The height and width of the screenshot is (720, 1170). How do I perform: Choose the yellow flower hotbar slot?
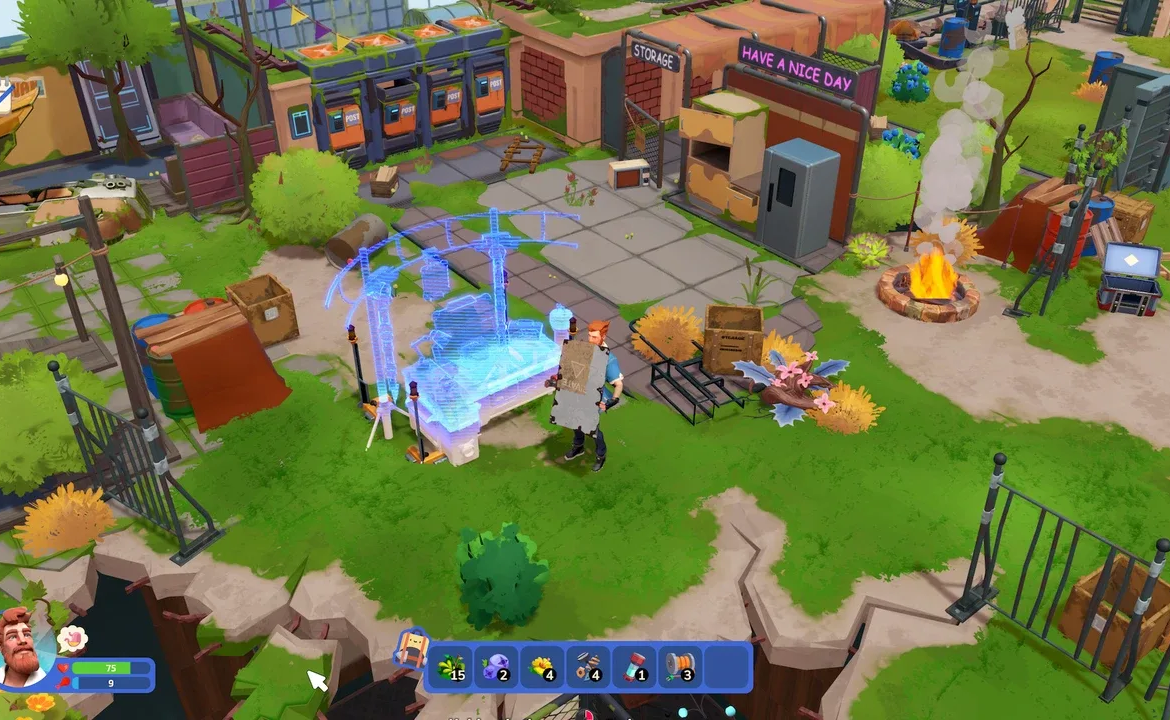point(543,667)
